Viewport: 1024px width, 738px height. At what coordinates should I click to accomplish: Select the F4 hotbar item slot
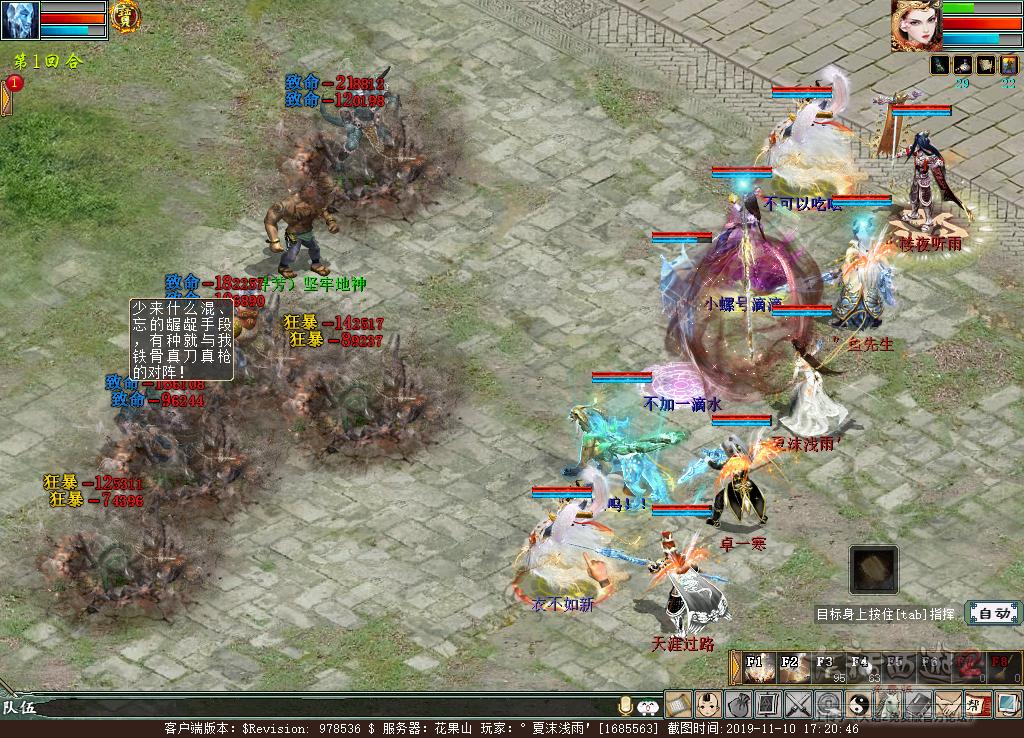coord(860,668)
